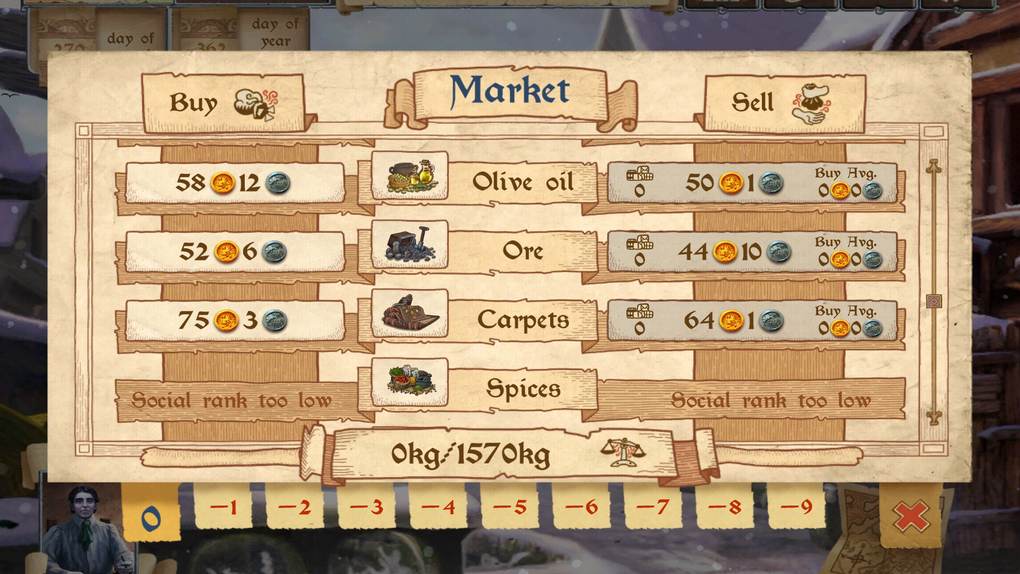Choose the -5 quantity tile
The height and width of the screenshot is (574, 1020).
coord(509,507)
